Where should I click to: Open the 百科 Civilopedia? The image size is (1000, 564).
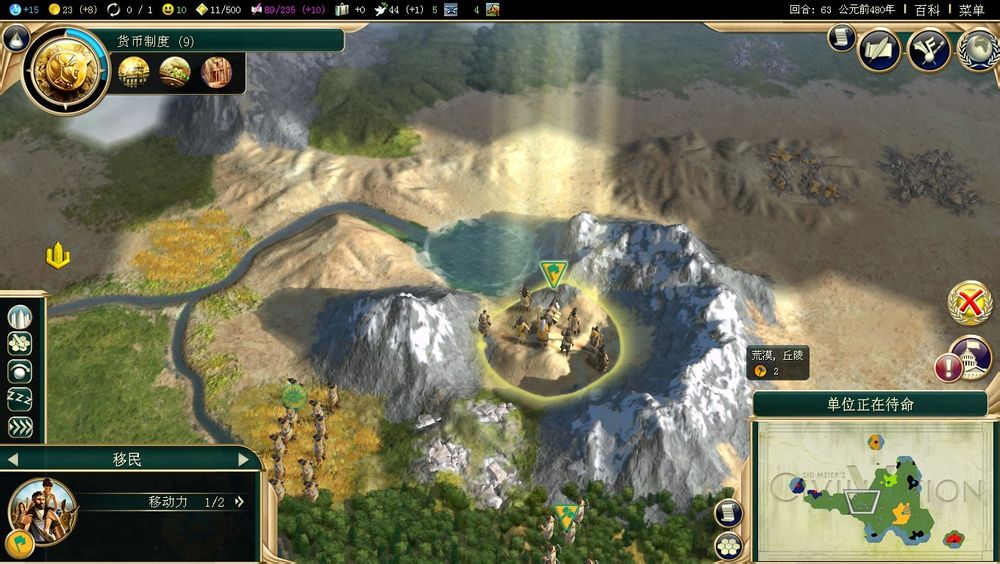point(927,10)
